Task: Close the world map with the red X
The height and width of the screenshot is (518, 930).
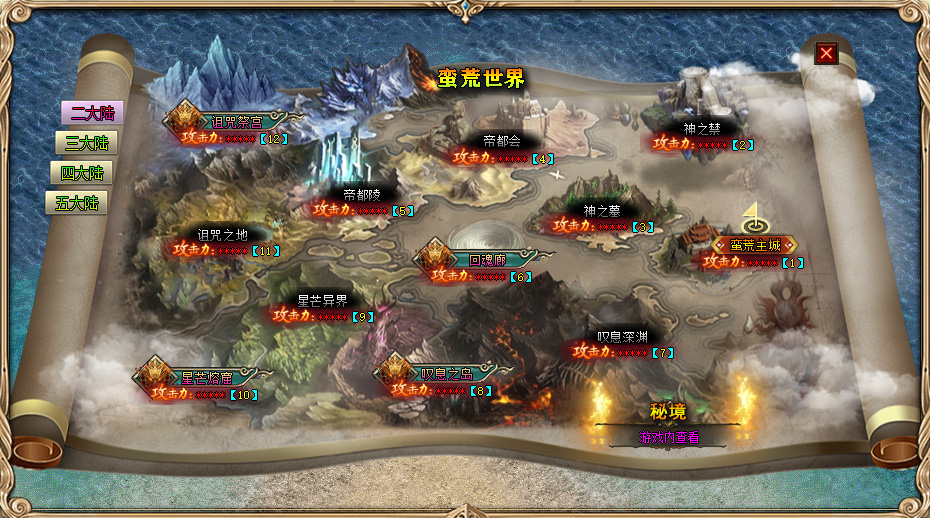Action: pyautogui.click(x=826, y=53)
